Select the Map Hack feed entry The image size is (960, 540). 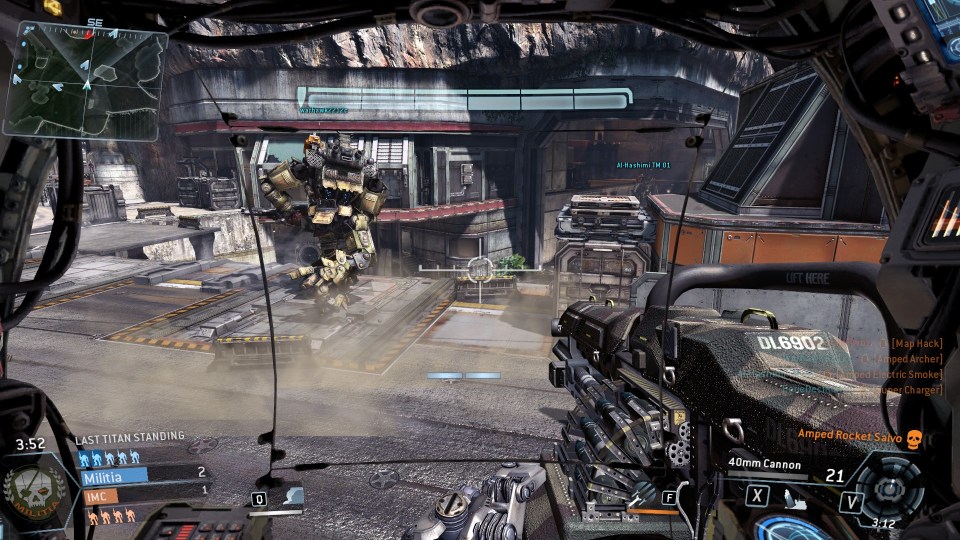[917, 343]
